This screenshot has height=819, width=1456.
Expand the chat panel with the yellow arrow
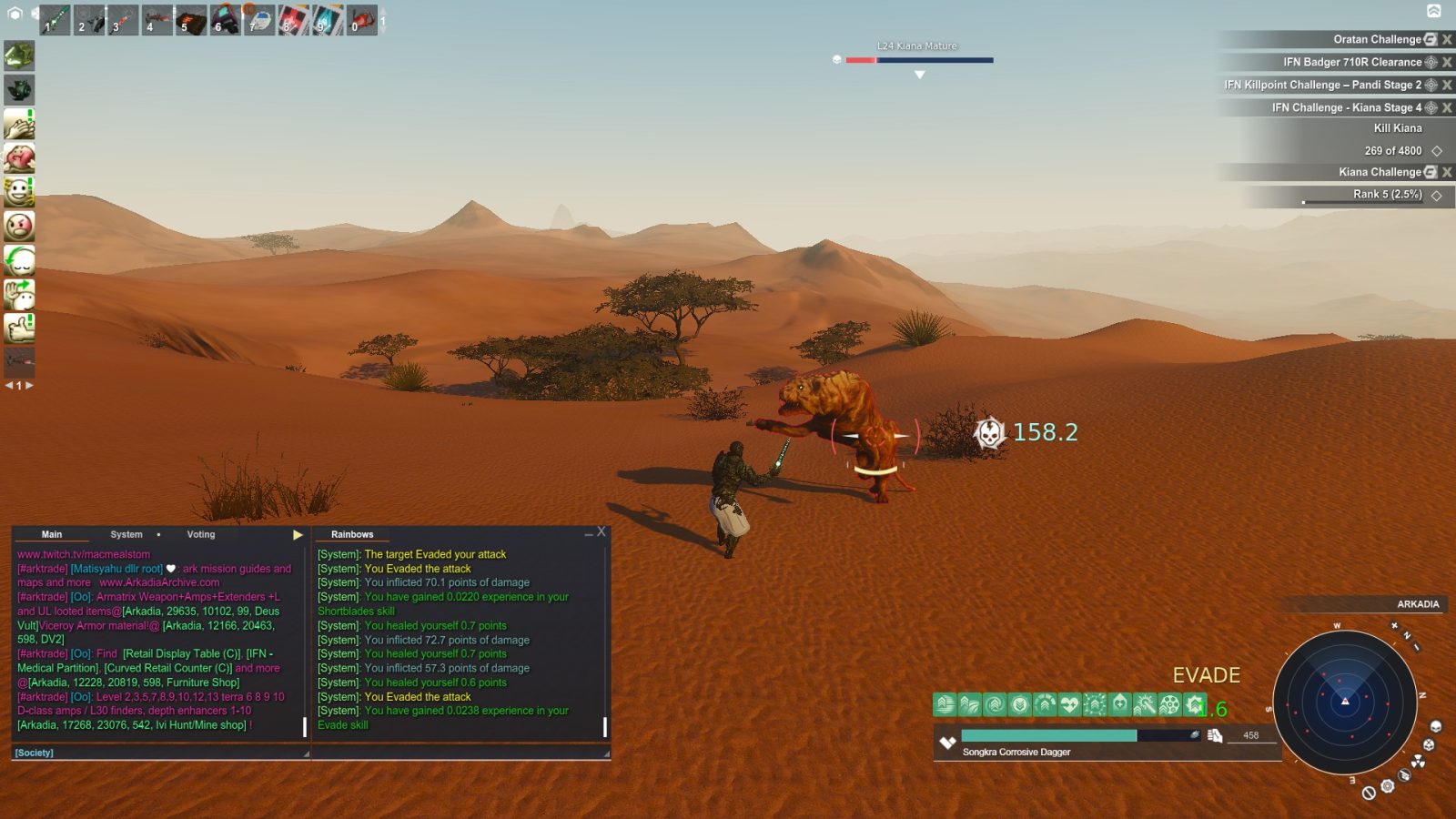[x=297, y=534]
